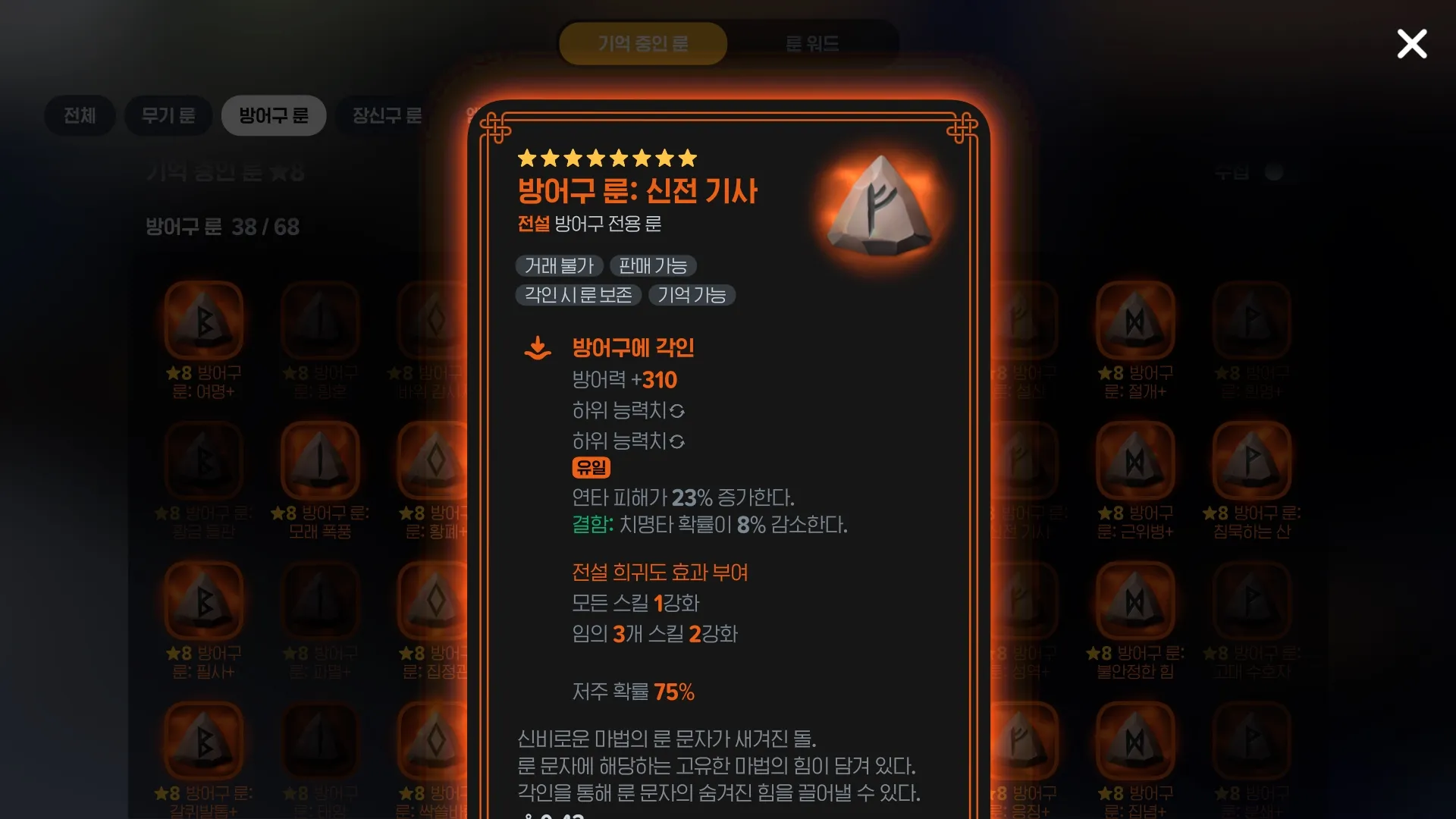Select the 필사+ rune icon
The image size is (1456, 819).
pos(203,599)
